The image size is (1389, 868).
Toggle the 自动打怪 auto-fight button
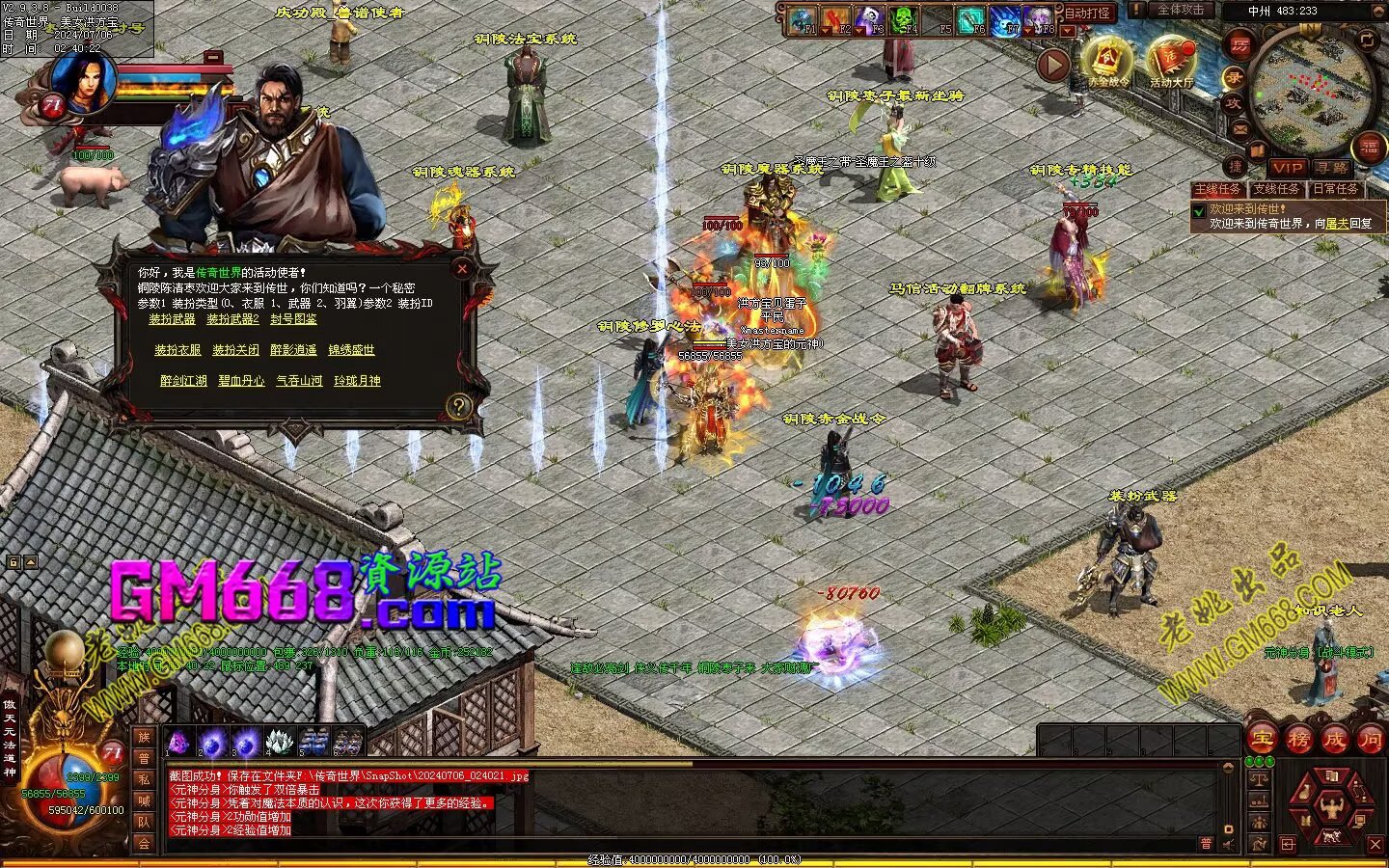[1087, 14]
